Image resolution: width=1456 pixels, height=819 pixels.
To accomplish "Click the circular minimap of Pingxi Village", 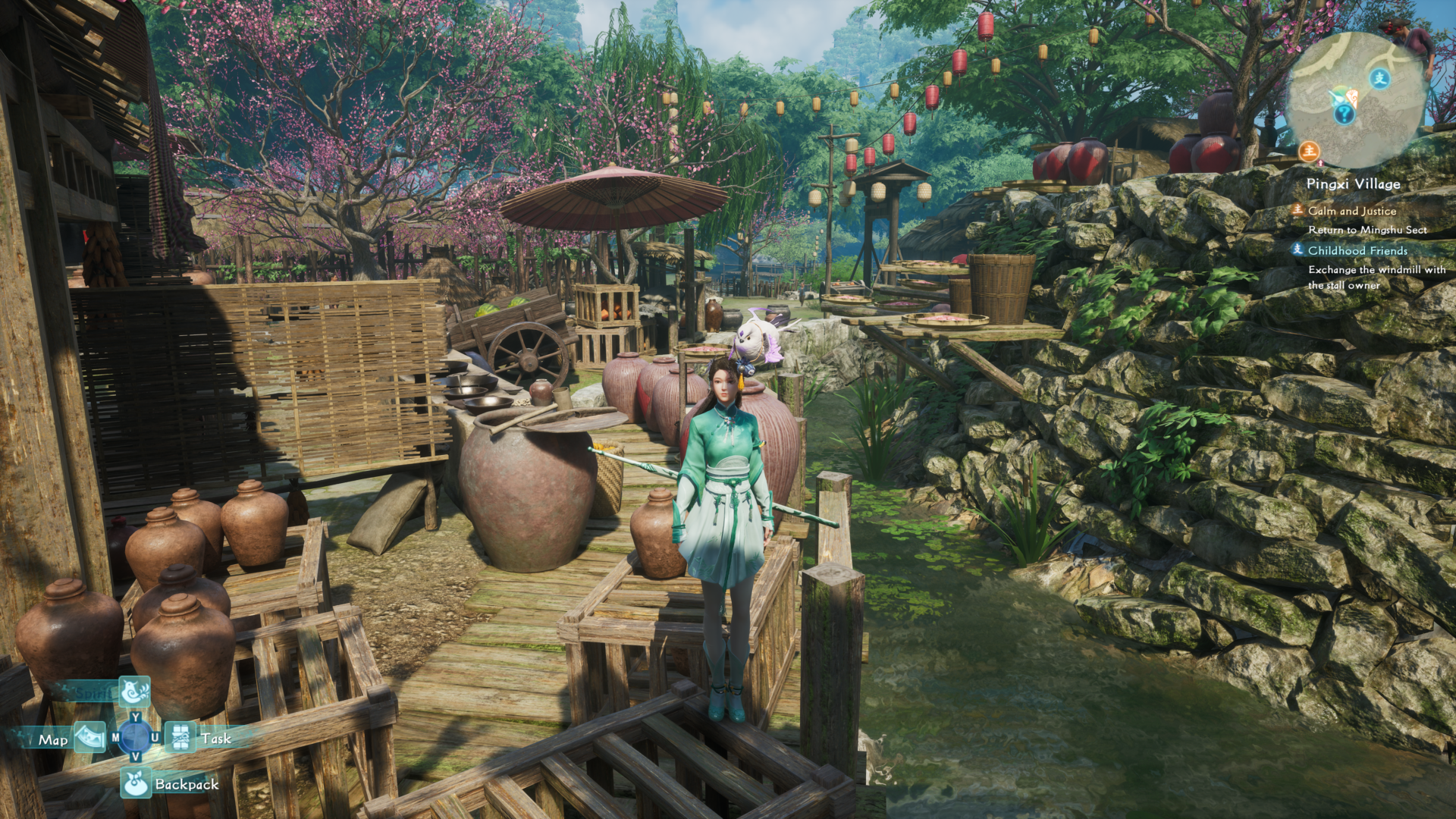I will [x=1356, y=99].
